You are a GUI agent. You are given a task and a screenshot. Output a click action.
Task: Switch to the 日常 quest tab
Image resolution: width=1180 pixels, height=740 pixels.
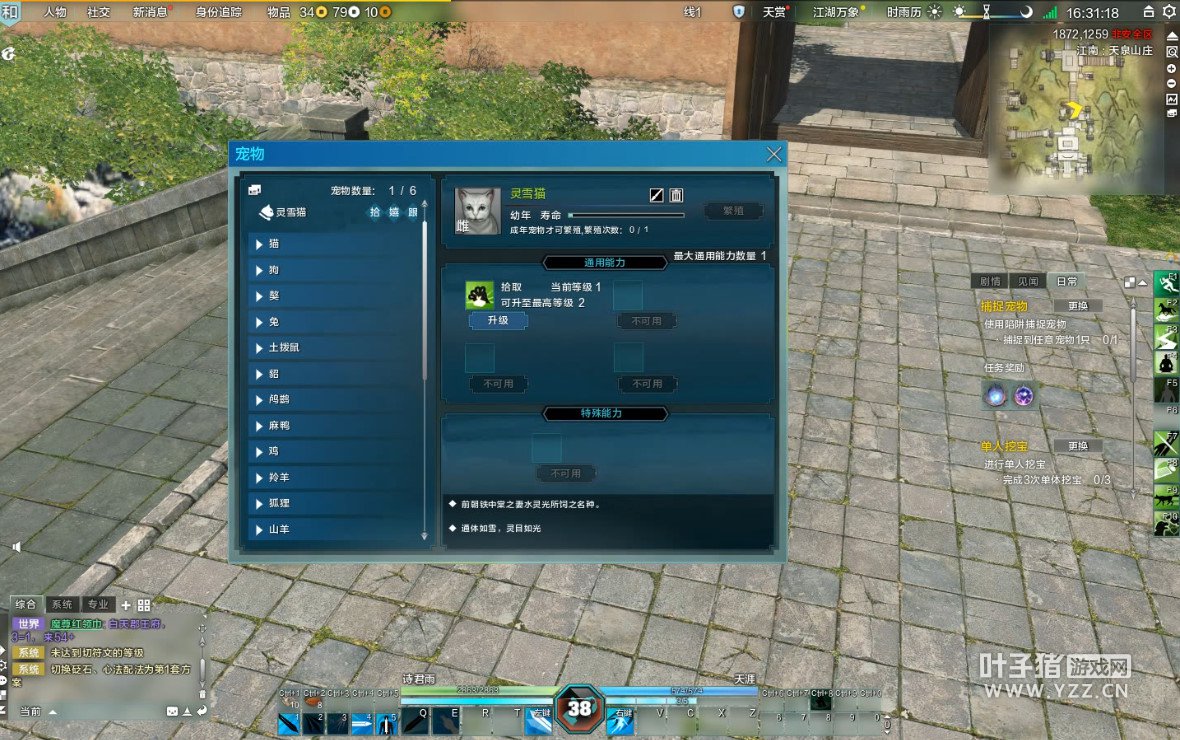coord(1067,282)
